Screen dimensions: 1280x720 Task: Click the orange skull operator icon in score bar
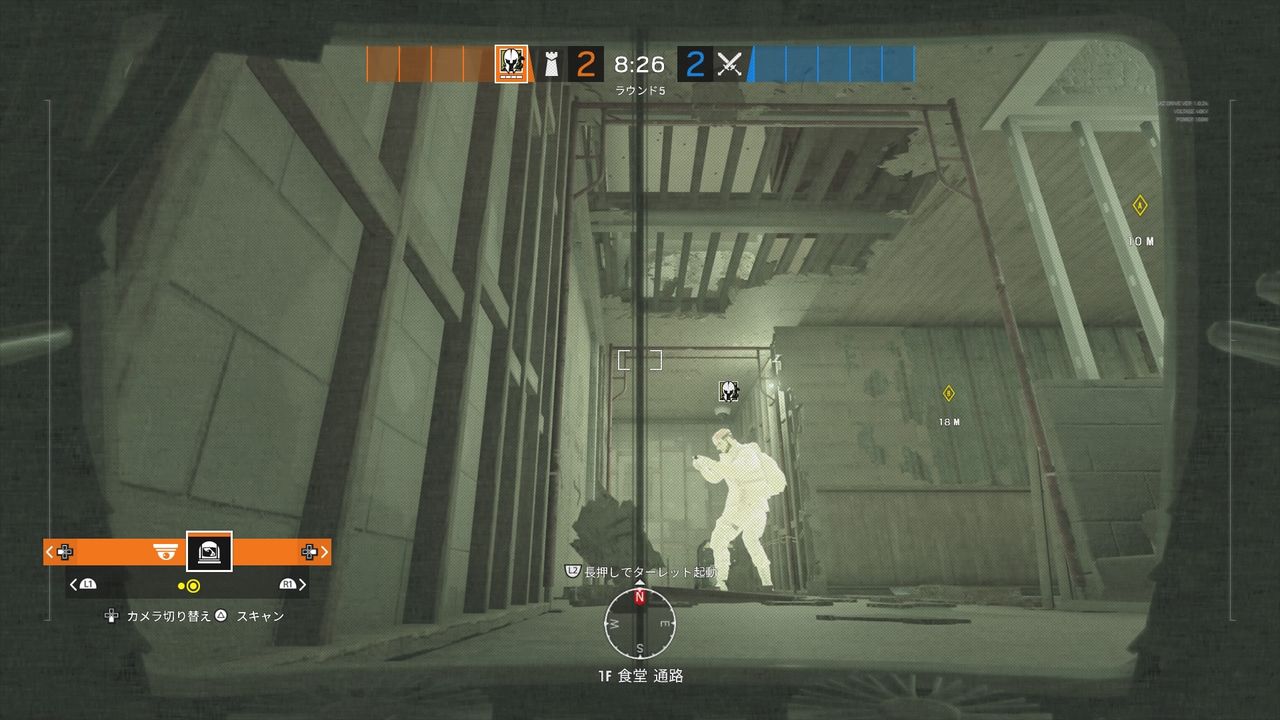point(510,62)
